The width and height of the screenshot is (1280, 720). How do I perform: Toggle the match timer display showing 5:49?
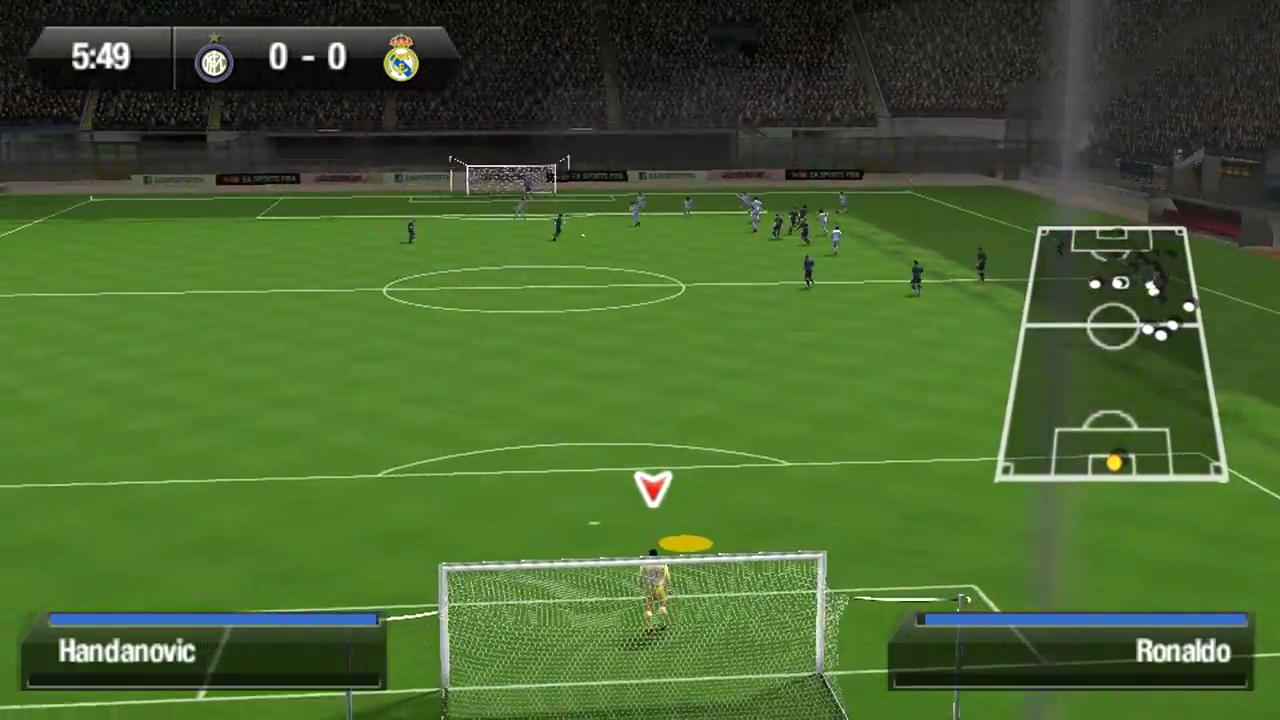[100, 57]
